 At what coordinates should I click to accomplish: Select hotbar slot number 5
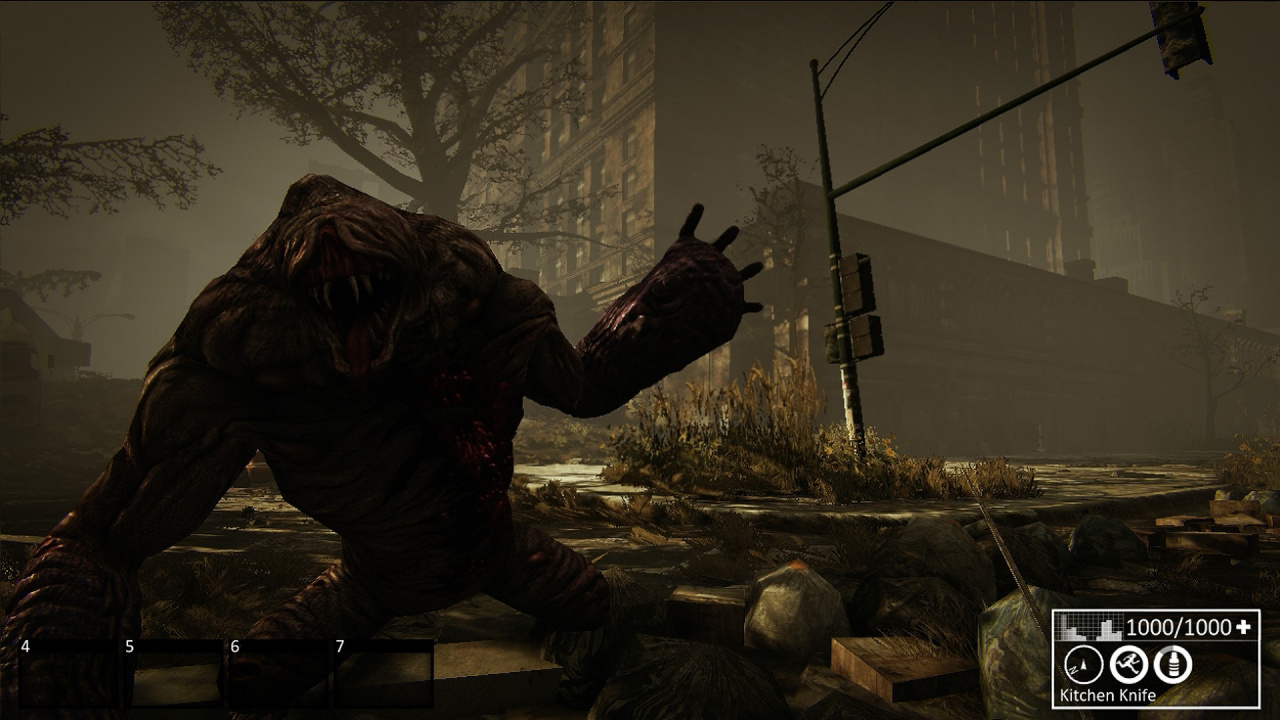pyautogui.click(x=173, y=675)
